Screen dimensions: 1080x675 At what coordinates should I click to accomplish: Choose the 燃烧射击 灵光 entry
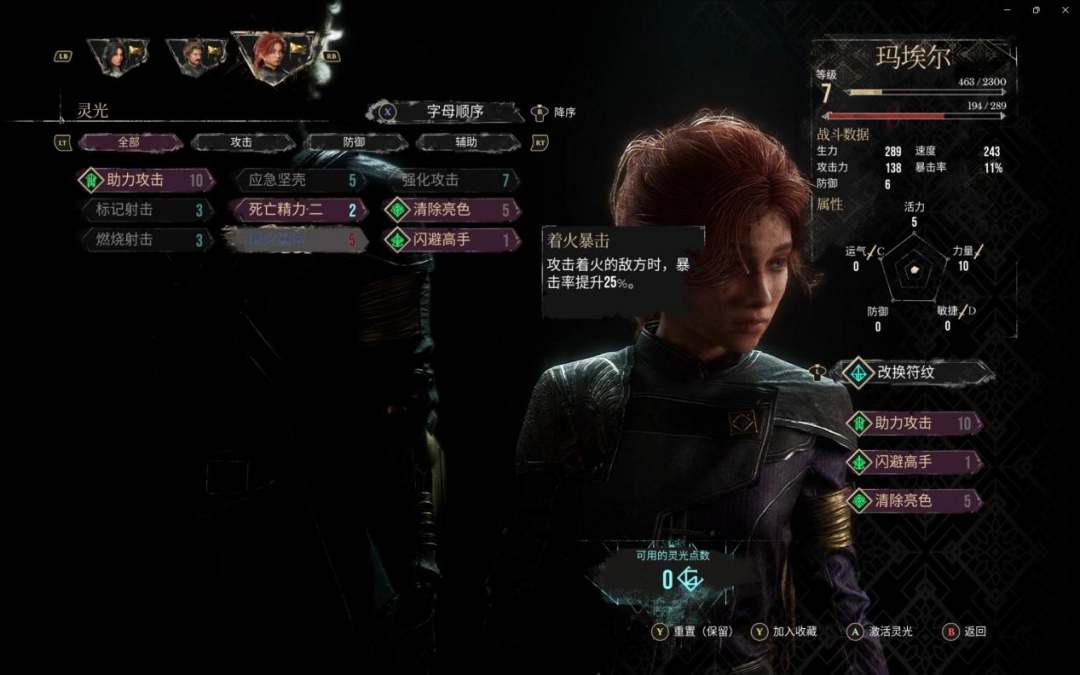[145, 240]
